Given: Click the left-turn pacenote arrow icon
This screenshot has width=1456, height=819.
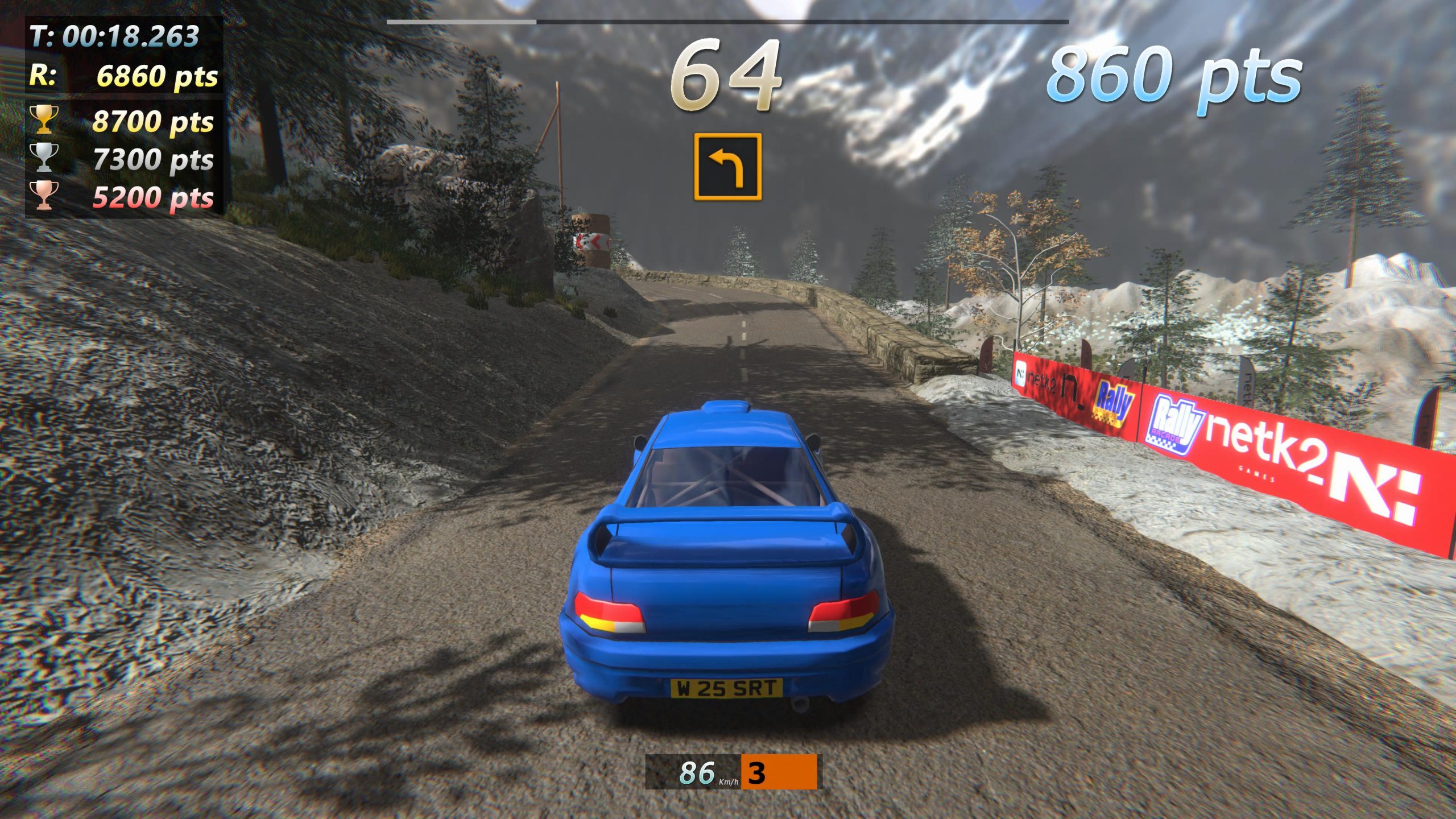Looking at the screenshot, I should point(727,167).
